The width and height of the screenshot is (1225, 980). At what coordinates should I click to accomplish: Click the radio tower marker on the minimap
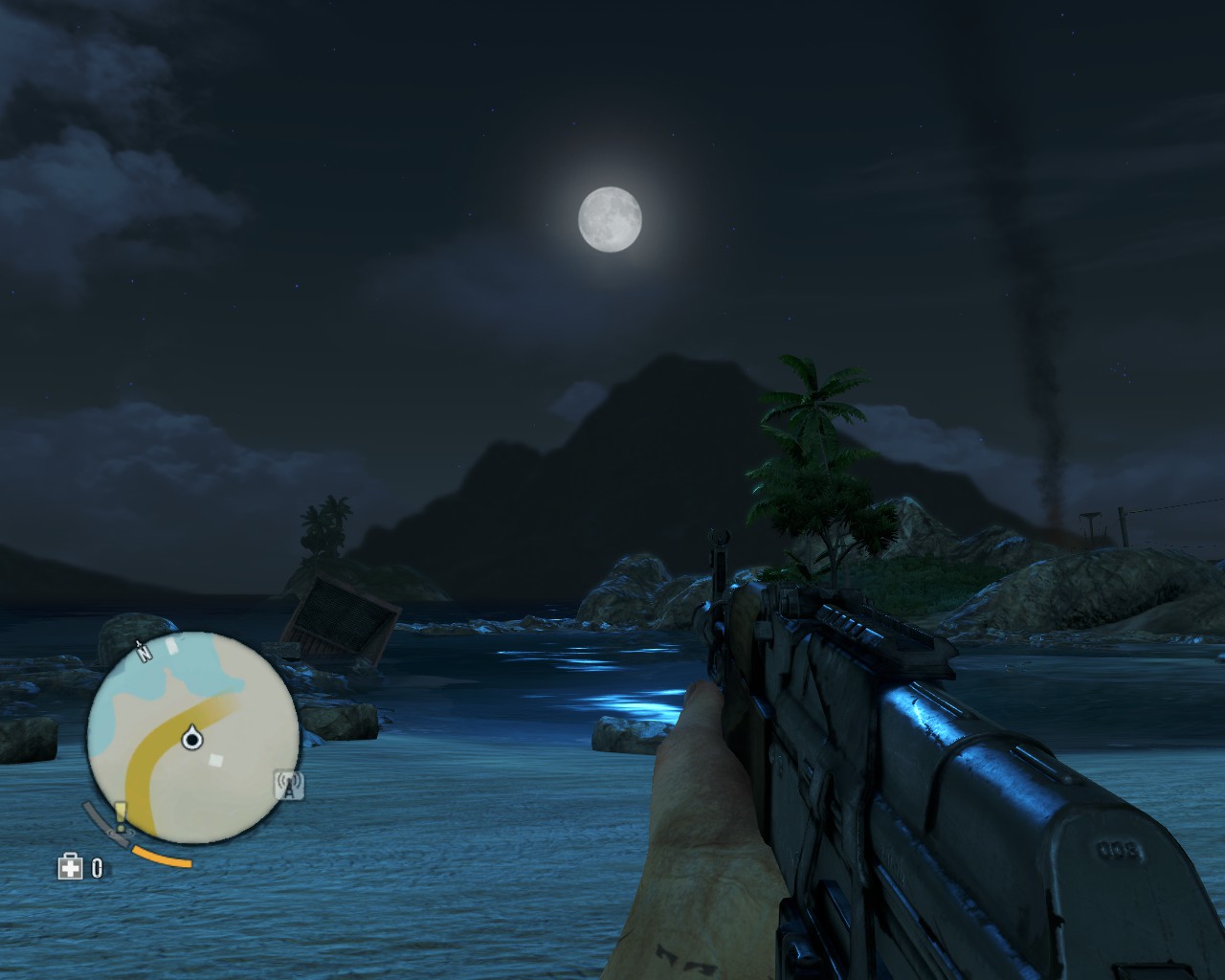pos(289,786)
